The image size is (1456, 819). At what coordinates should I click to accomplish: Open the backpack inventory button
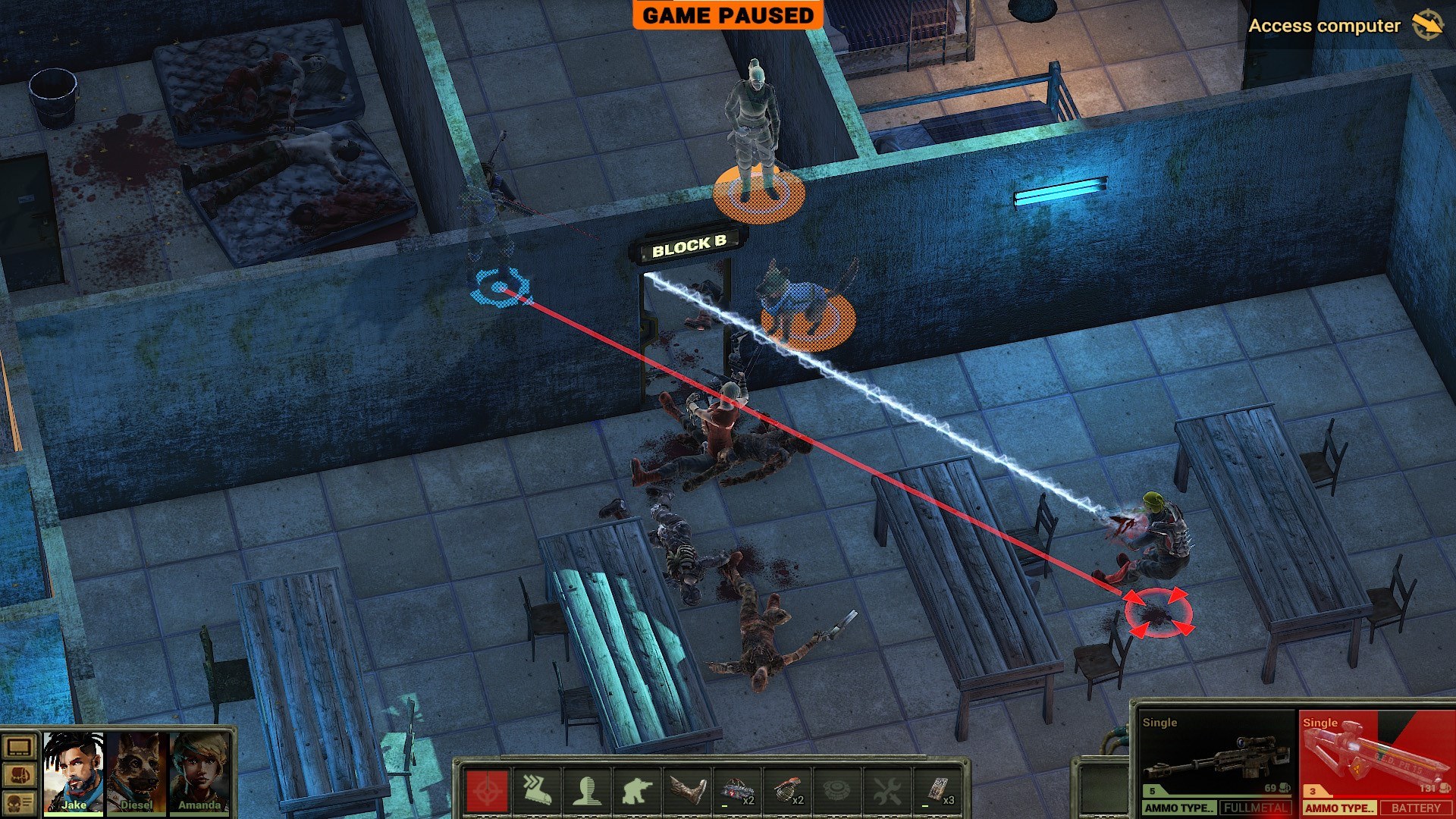pyautogui.click(x=19, y=775)
